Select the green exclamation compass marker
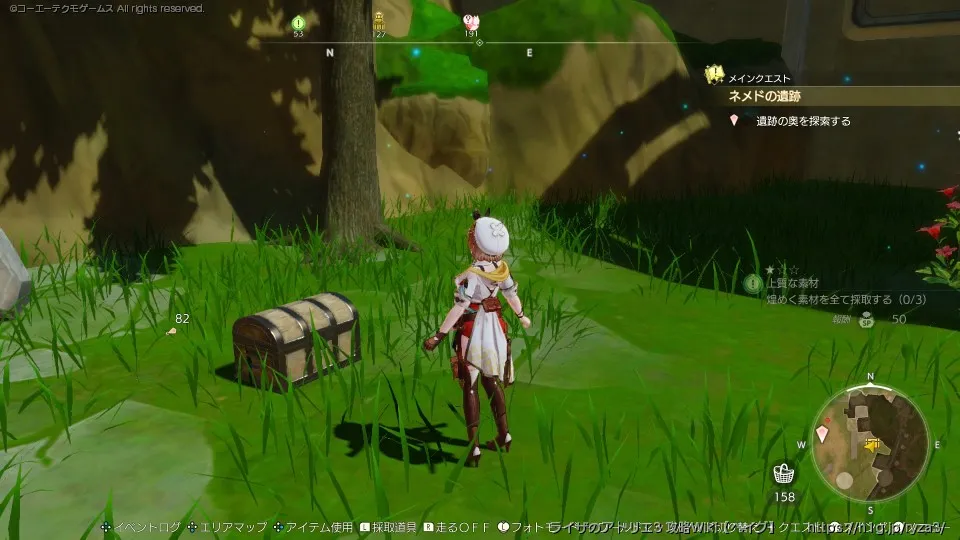This screenshot has width=960, height=540. point(298,22)
